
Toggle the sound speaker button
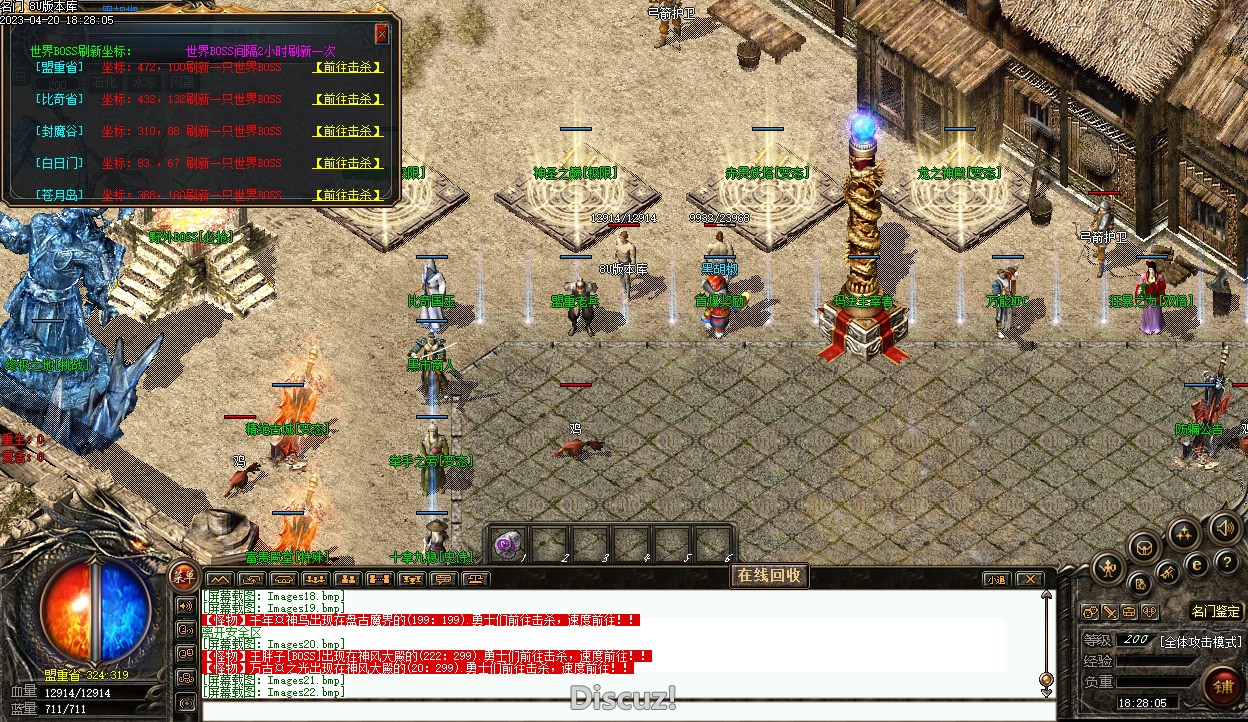click(1223, 527)
